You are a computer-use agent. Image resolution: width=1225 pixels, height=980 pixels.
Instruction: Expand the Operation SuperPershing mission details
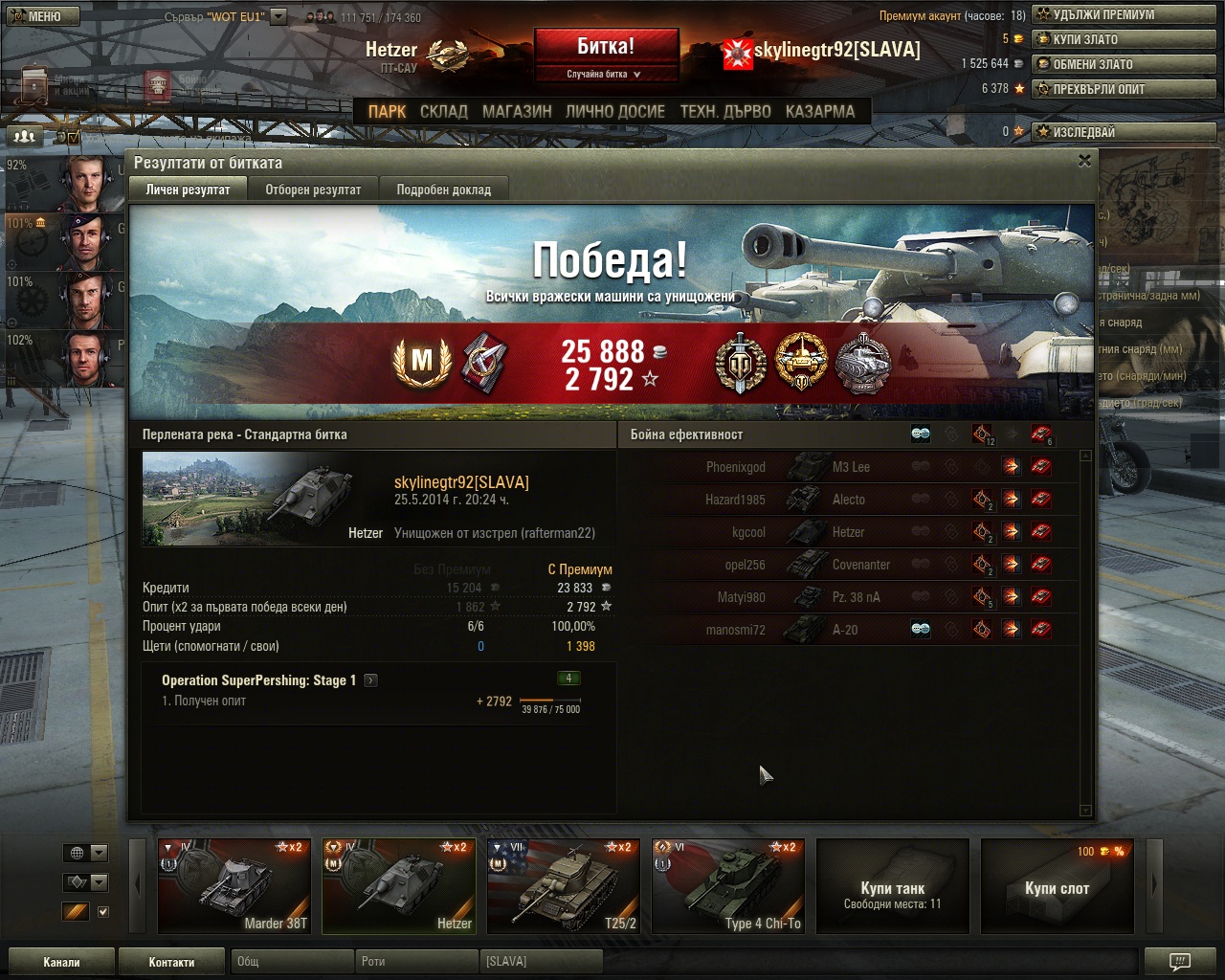[x=371, y=680]
